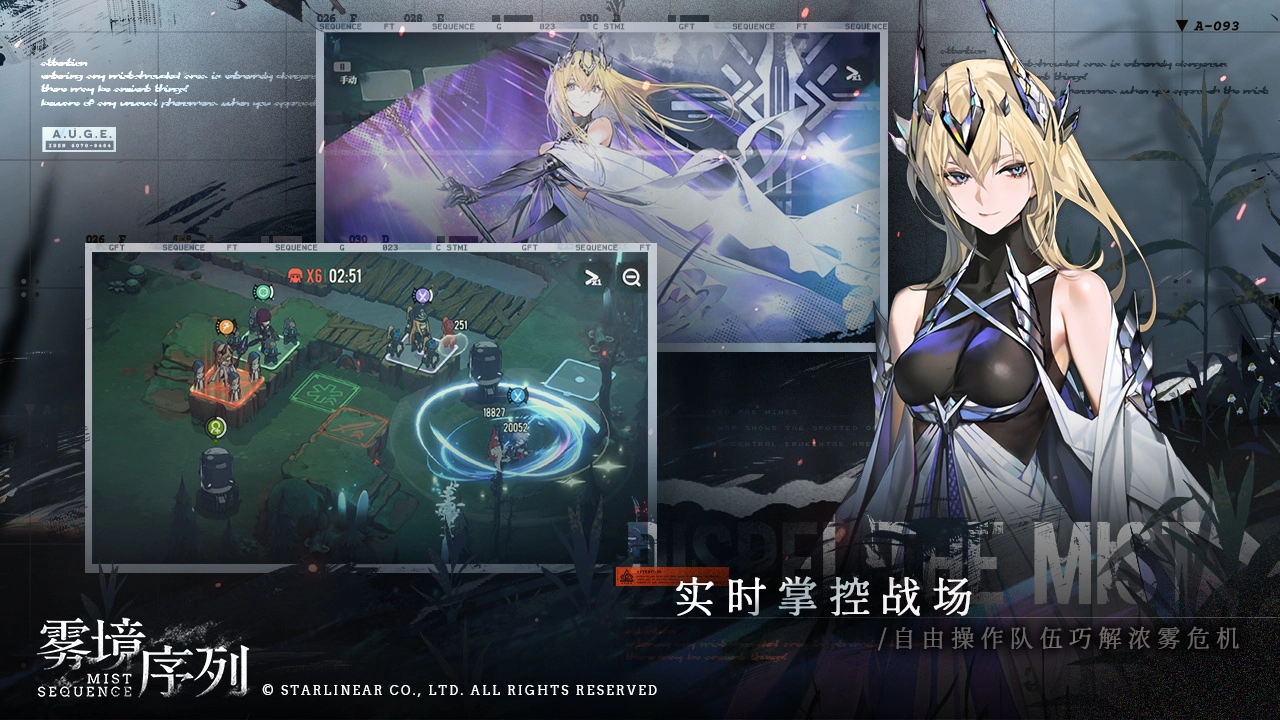Click the A.U.G.E. badge on the left edge
The image size is (1280, 720).
[x=80, y=138]
